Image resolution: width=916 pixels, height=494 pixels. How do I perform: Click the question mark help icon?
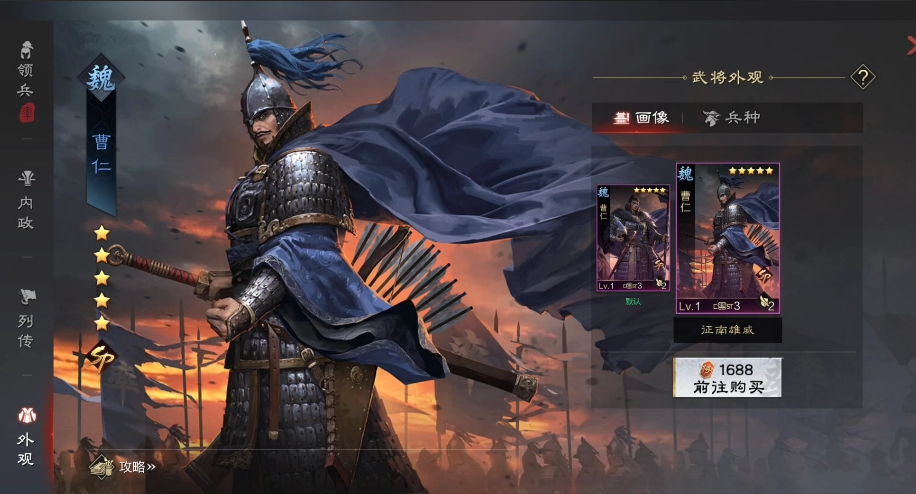(862, 77)
